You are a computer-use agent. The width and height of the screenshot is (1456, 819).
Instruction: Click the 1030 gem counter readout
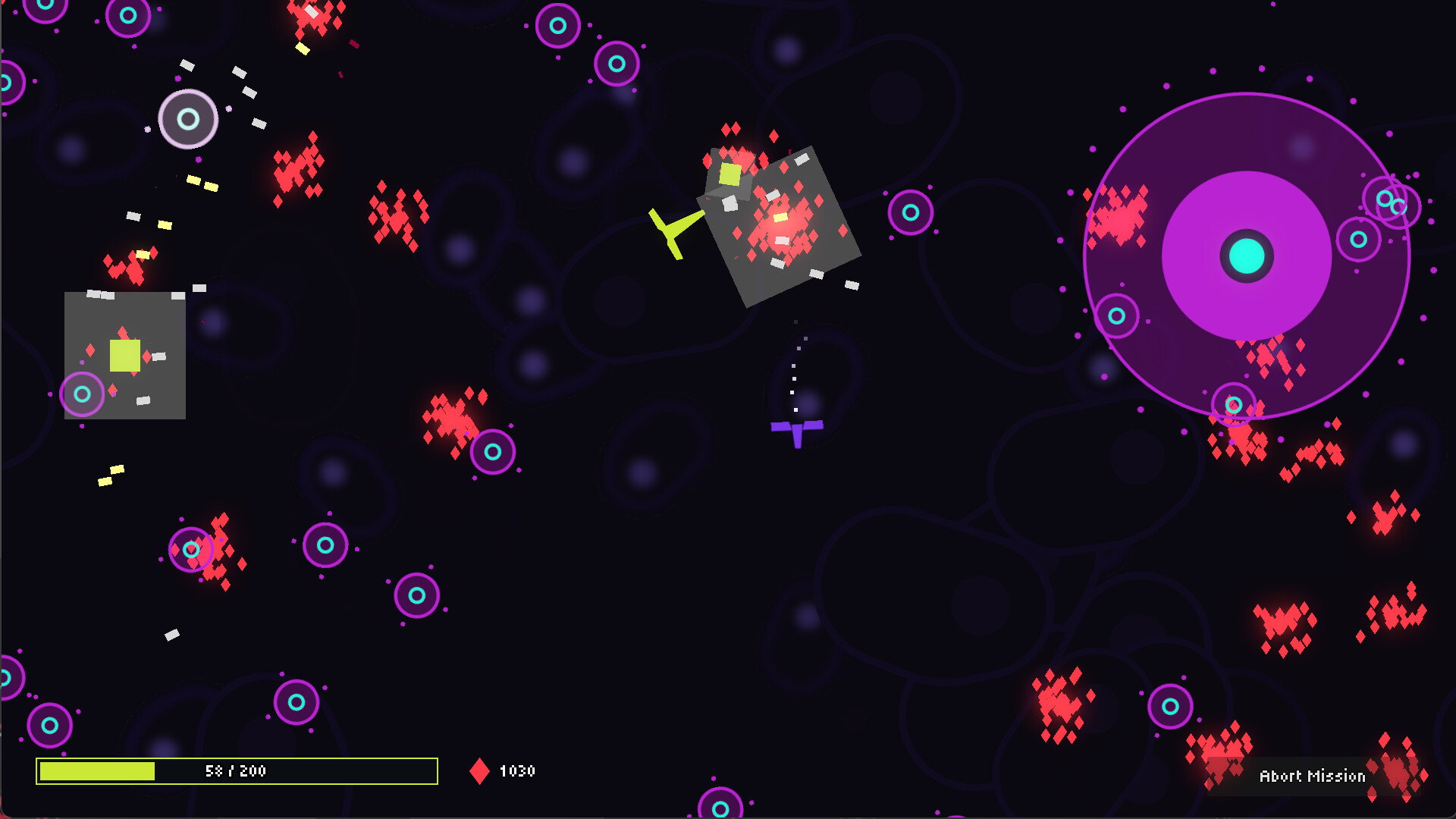[517, 772]
